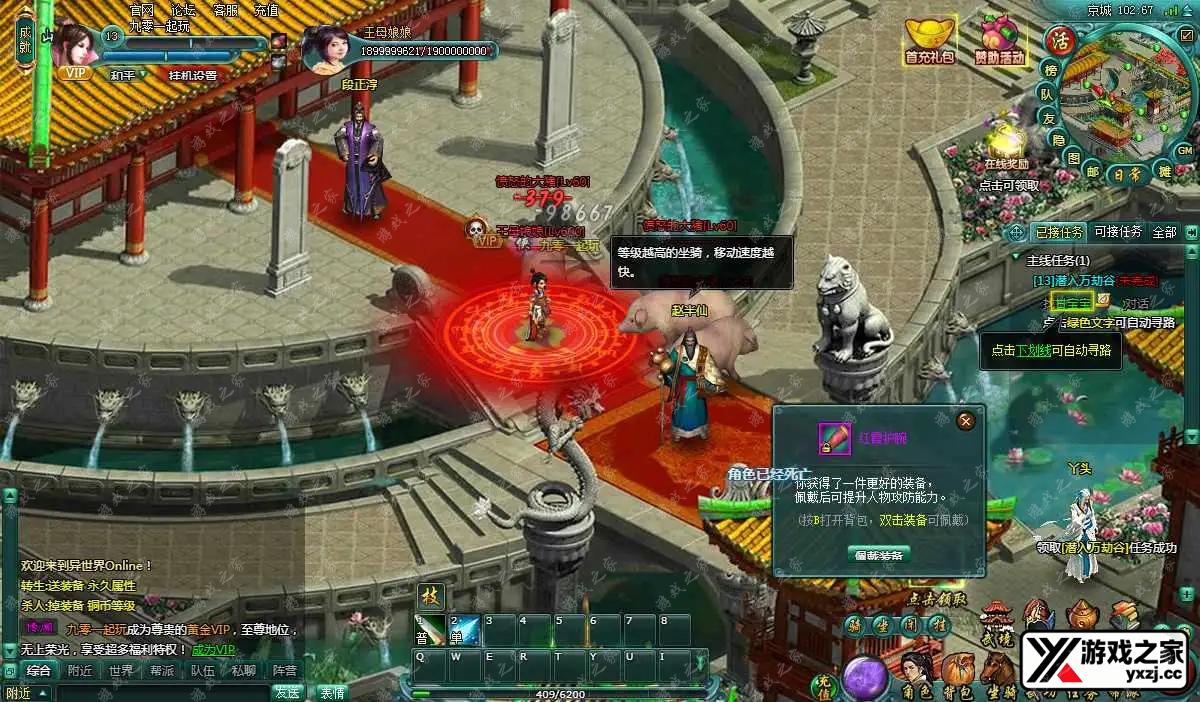The image size is (1200, 702).
Task: Claim the 在线奖励 online reward chest
Action: coord(1006,140)
